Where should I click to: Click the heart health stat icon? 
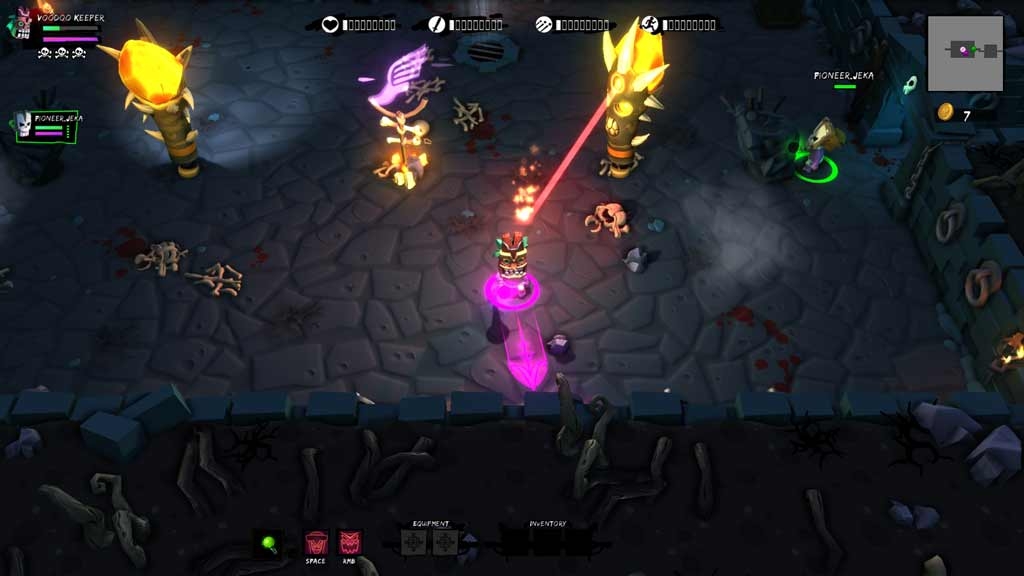tap(330, 24)
